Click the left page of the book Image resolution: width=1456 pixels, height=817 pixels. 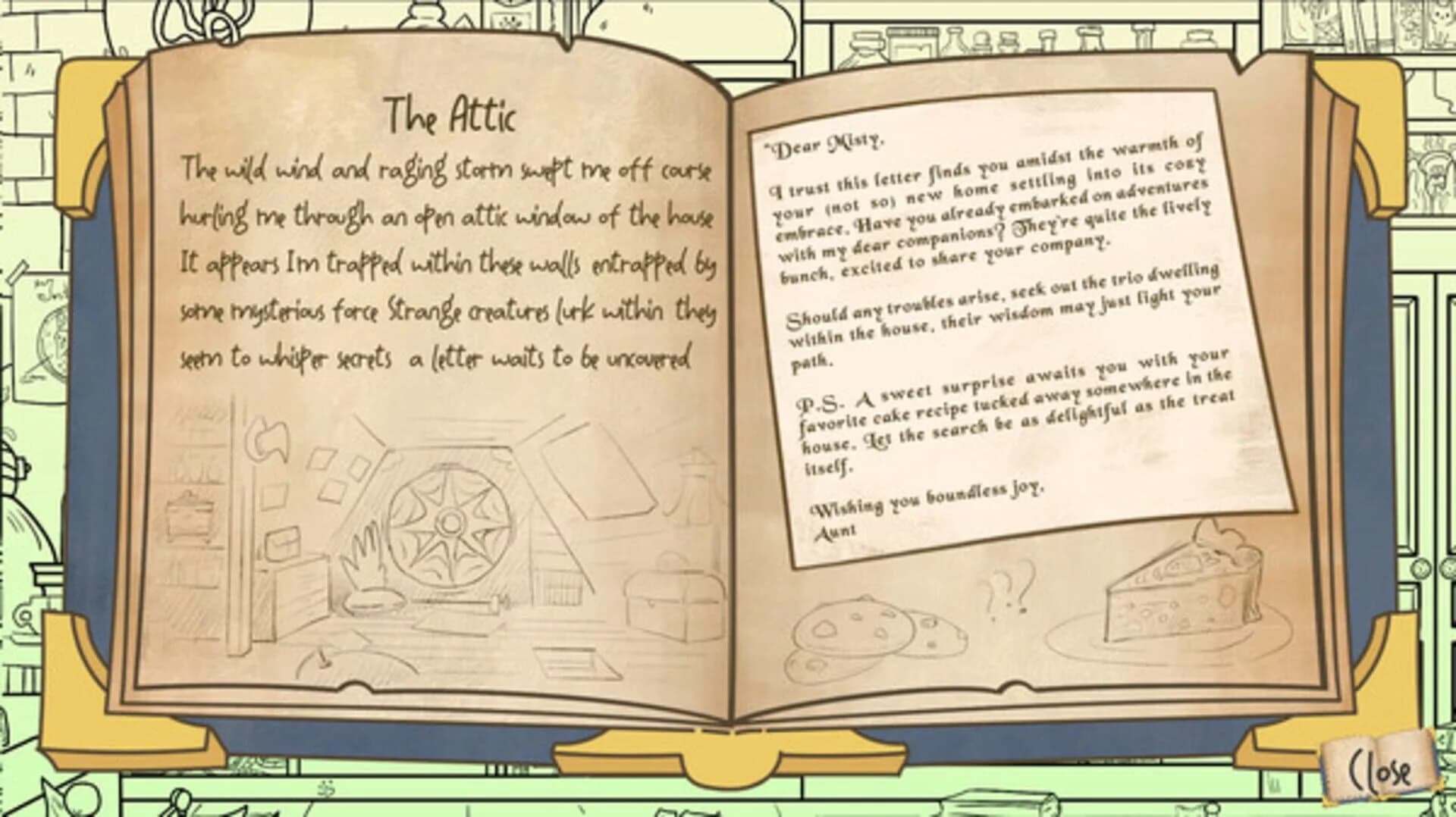click(x=432, y=379)
